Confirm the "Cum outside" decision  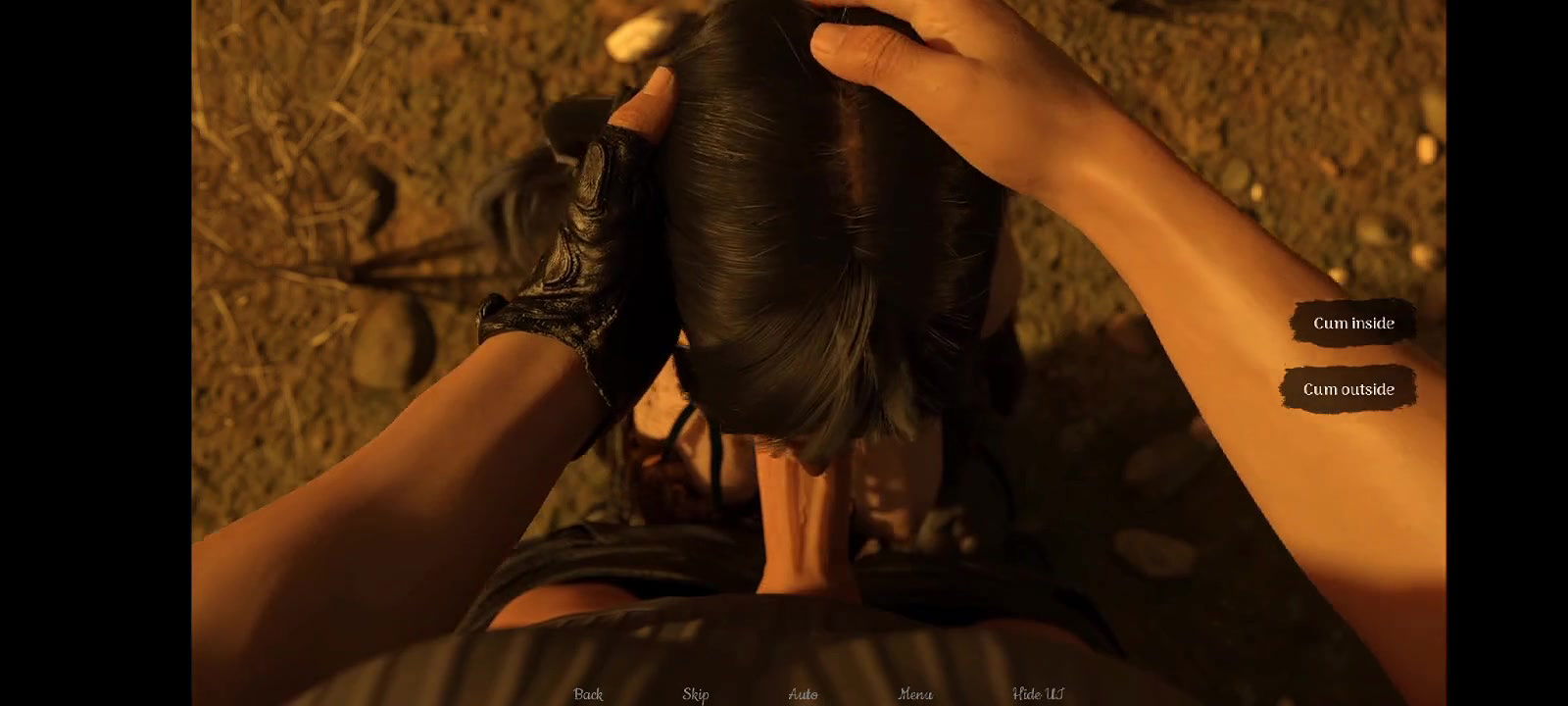point(1348,388)
